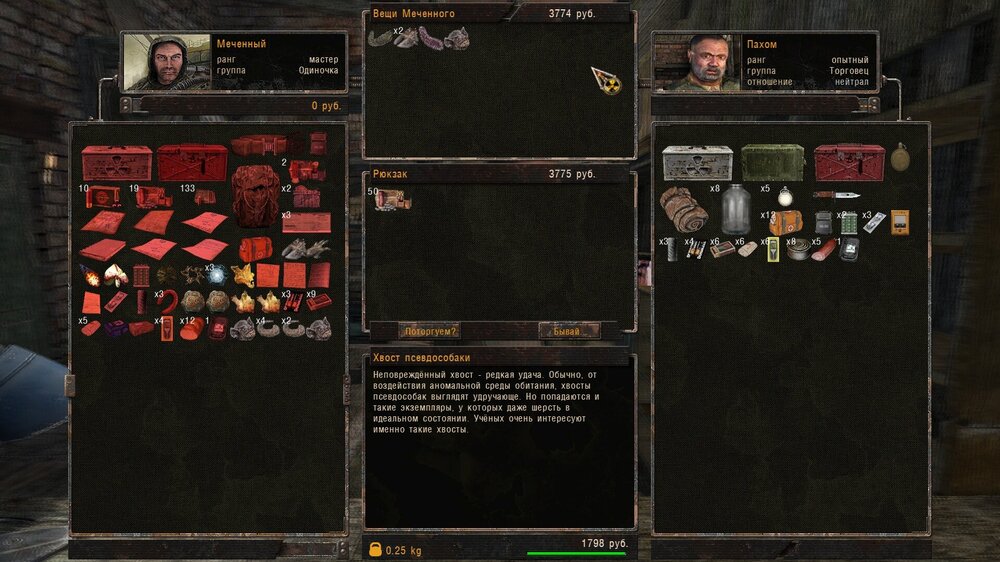This screenshot has width=1000, height=562.
Task: Pick the large red backpack in player inventory
Action: click(x=256, y=196)
